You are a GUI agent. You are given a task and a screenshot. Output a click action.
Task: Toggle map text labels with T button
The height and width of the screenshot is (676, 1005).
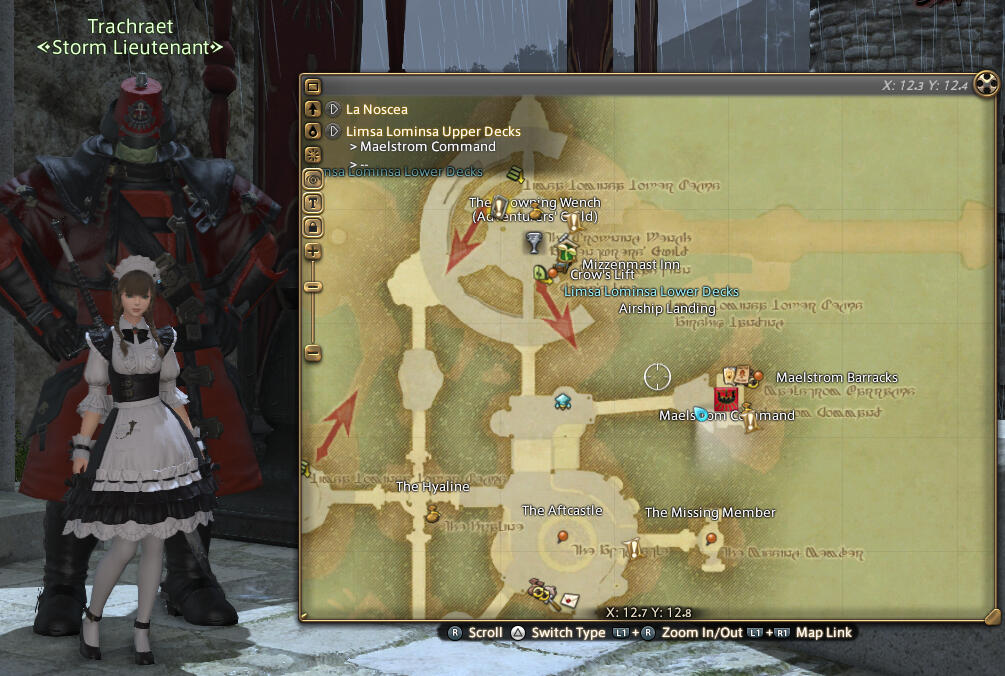313,203
